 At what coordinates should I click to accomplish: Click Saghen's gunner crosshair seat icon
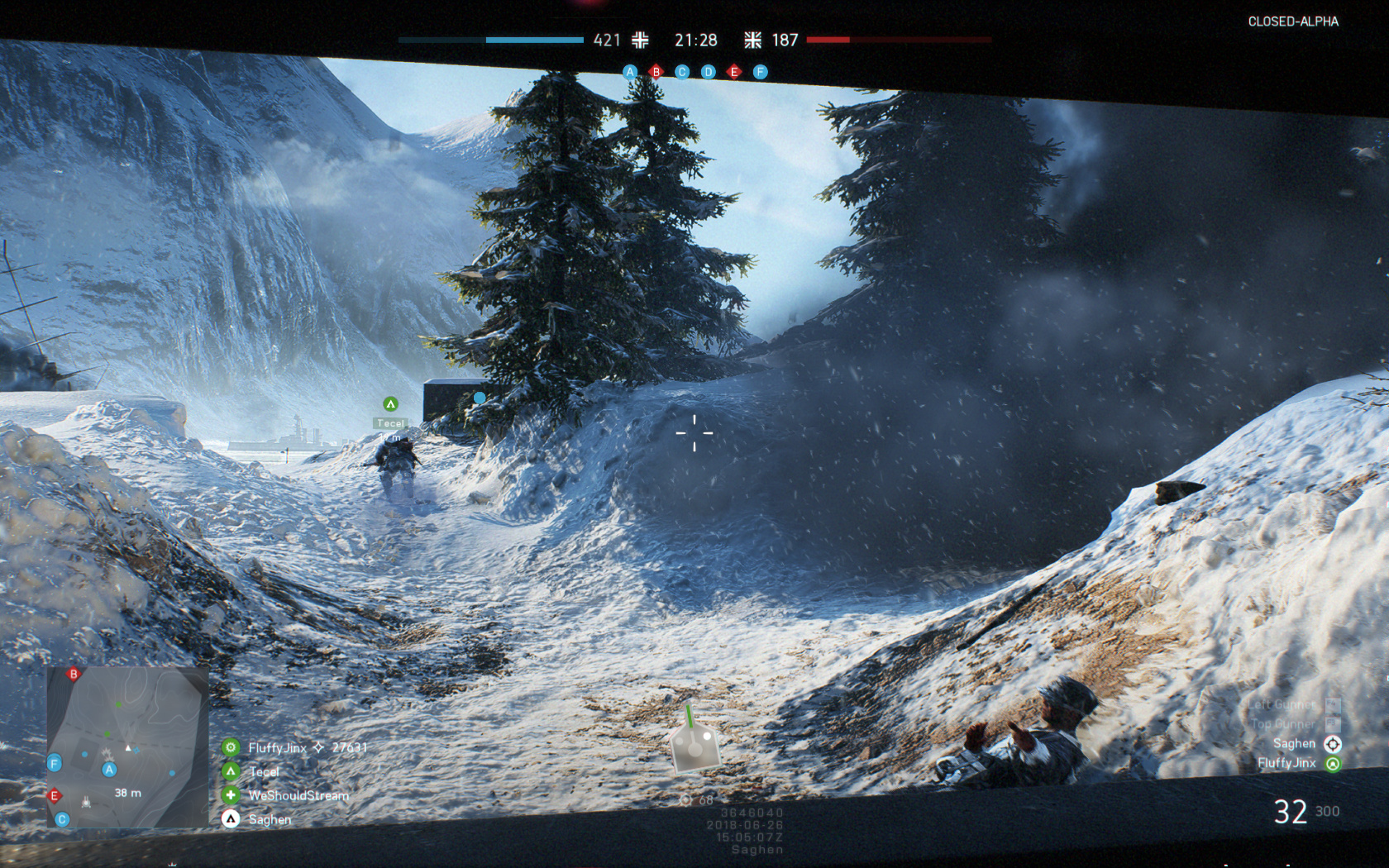click(1332, 745)
